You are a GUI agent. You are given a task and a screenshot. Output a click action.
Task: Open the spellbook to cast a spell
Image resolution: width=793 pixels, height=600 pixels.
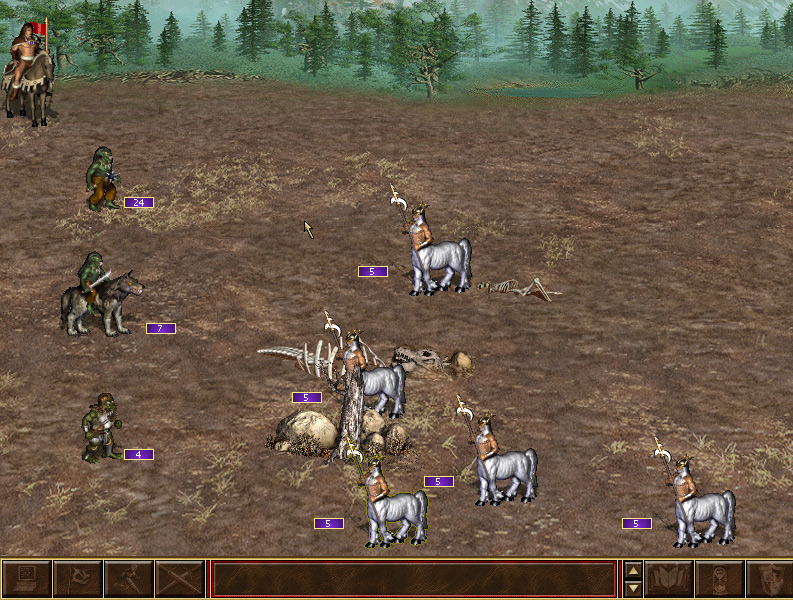point(670,579)
